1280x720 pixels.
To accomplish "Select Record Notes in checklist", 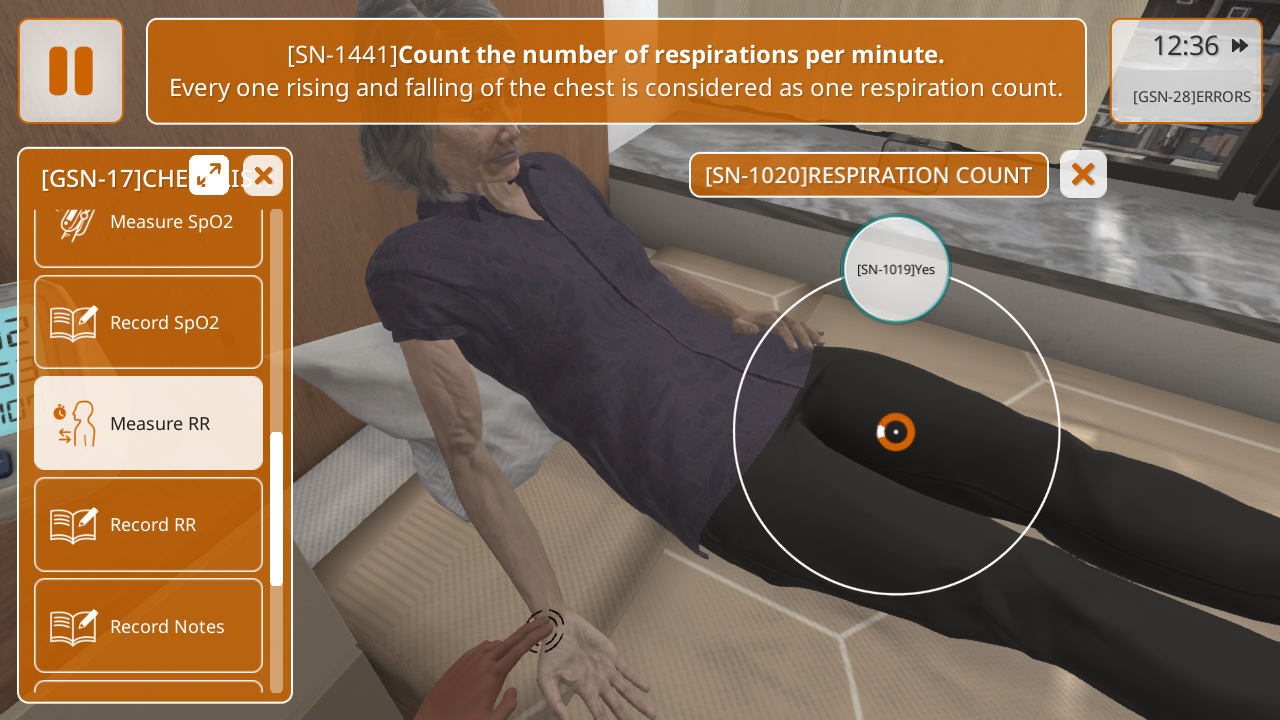I will pos(149,626).
